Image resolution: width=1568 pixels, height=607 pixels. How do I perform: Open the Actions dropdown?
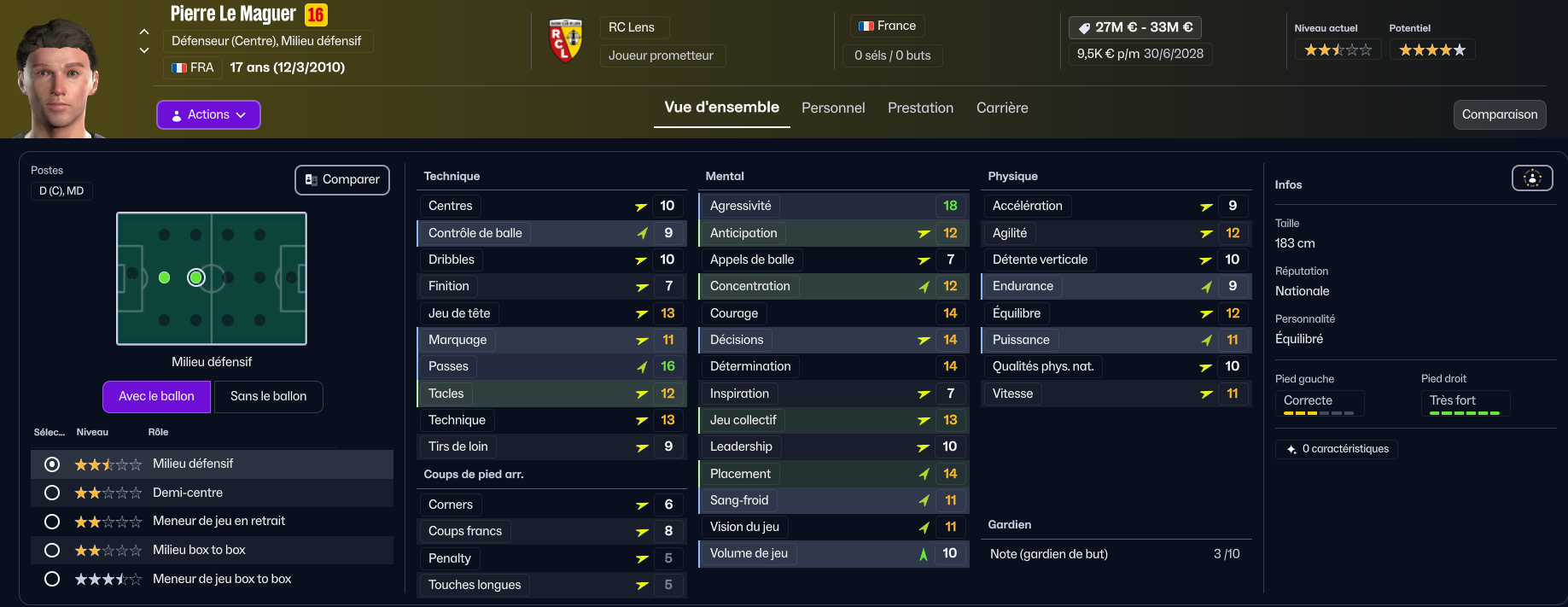pyautogui.click(x=208, y=114)
